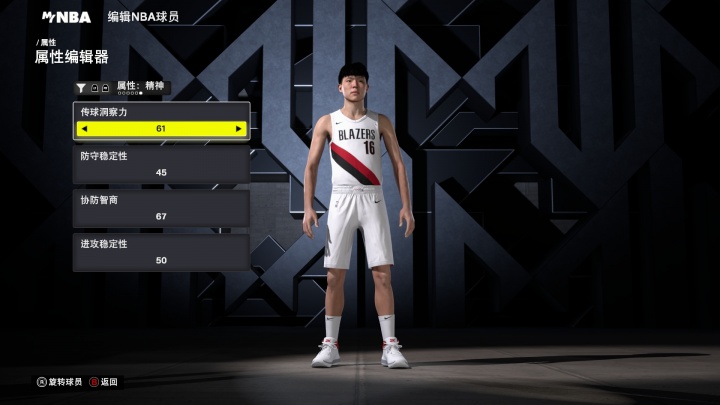
Task: Decrease 传球洞察力 with the left arrow
Action: pyautogui.click(x=85, y=129)
